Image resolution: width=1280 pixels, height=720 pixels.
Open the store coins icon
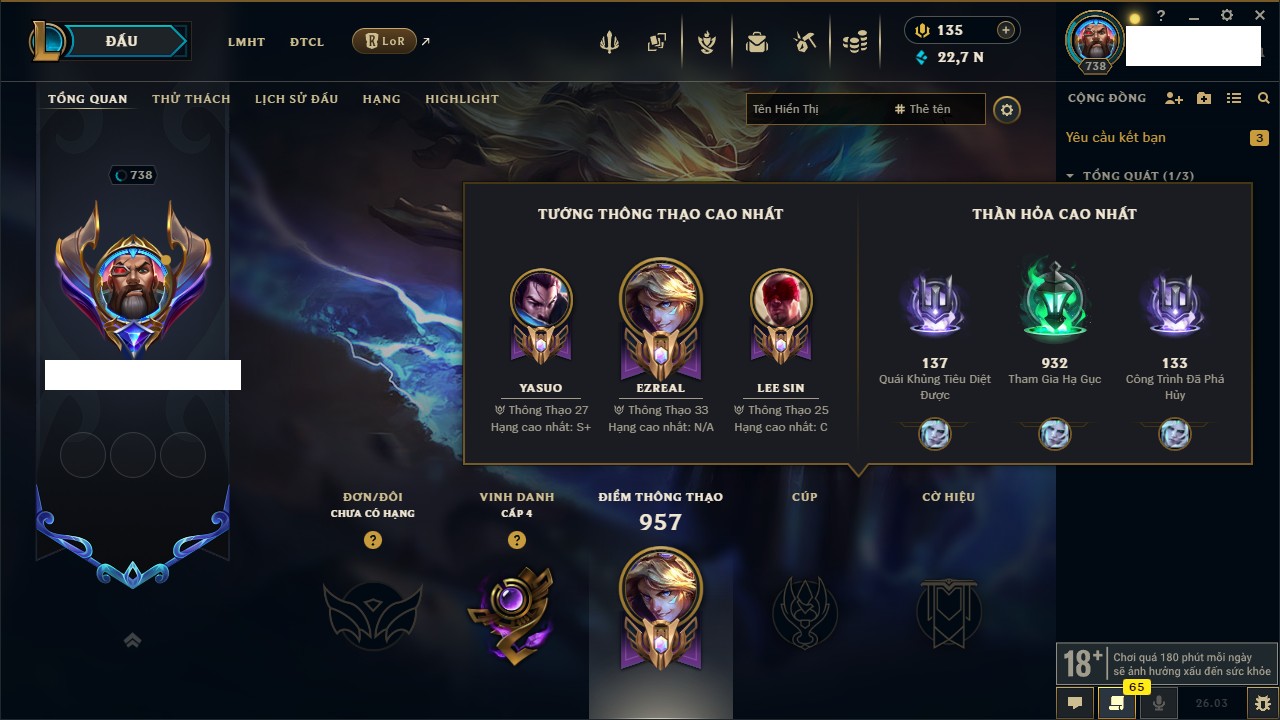click(854, 42)
